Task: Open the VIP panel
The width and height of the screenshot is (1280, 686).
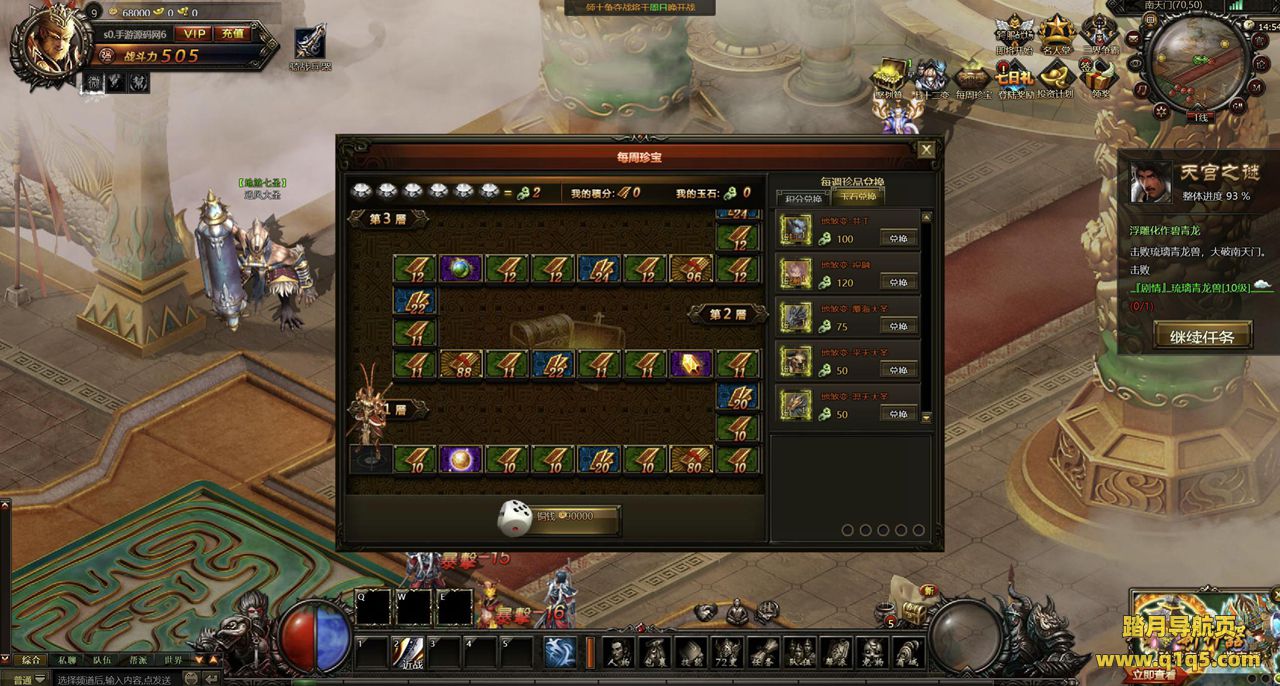Action: point(192,33)
